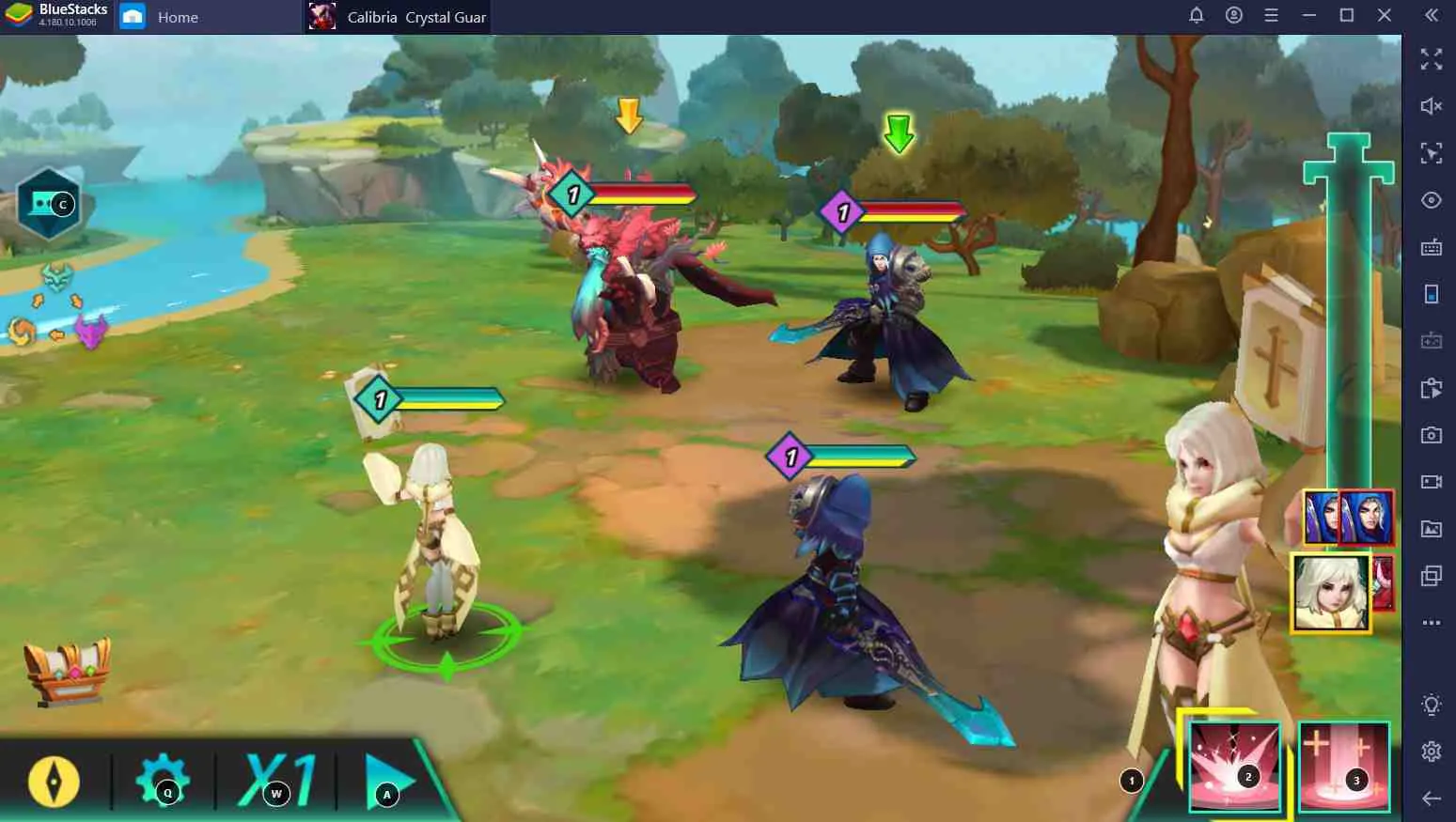Open the hamburger menu next to notifications
The image size is (1456, 822).
[x=1271, y=15]
